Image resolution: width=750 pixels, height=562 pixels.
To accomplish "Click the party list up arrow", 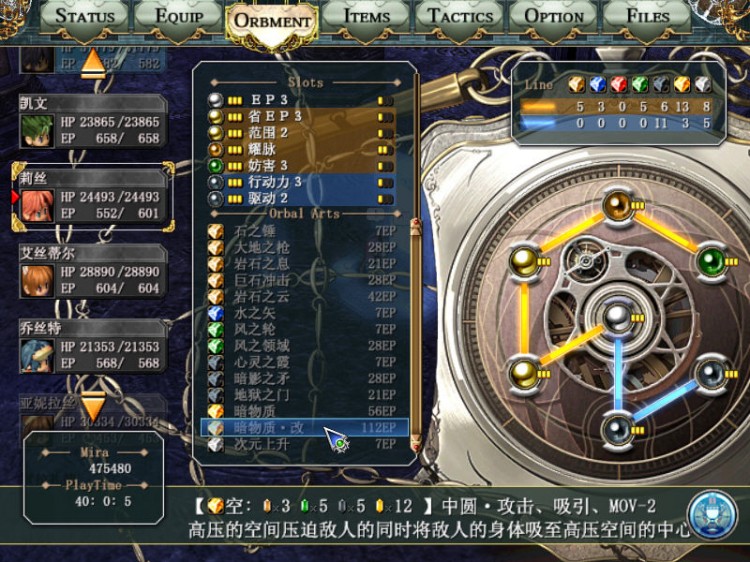I will click(x=92, y=62).
